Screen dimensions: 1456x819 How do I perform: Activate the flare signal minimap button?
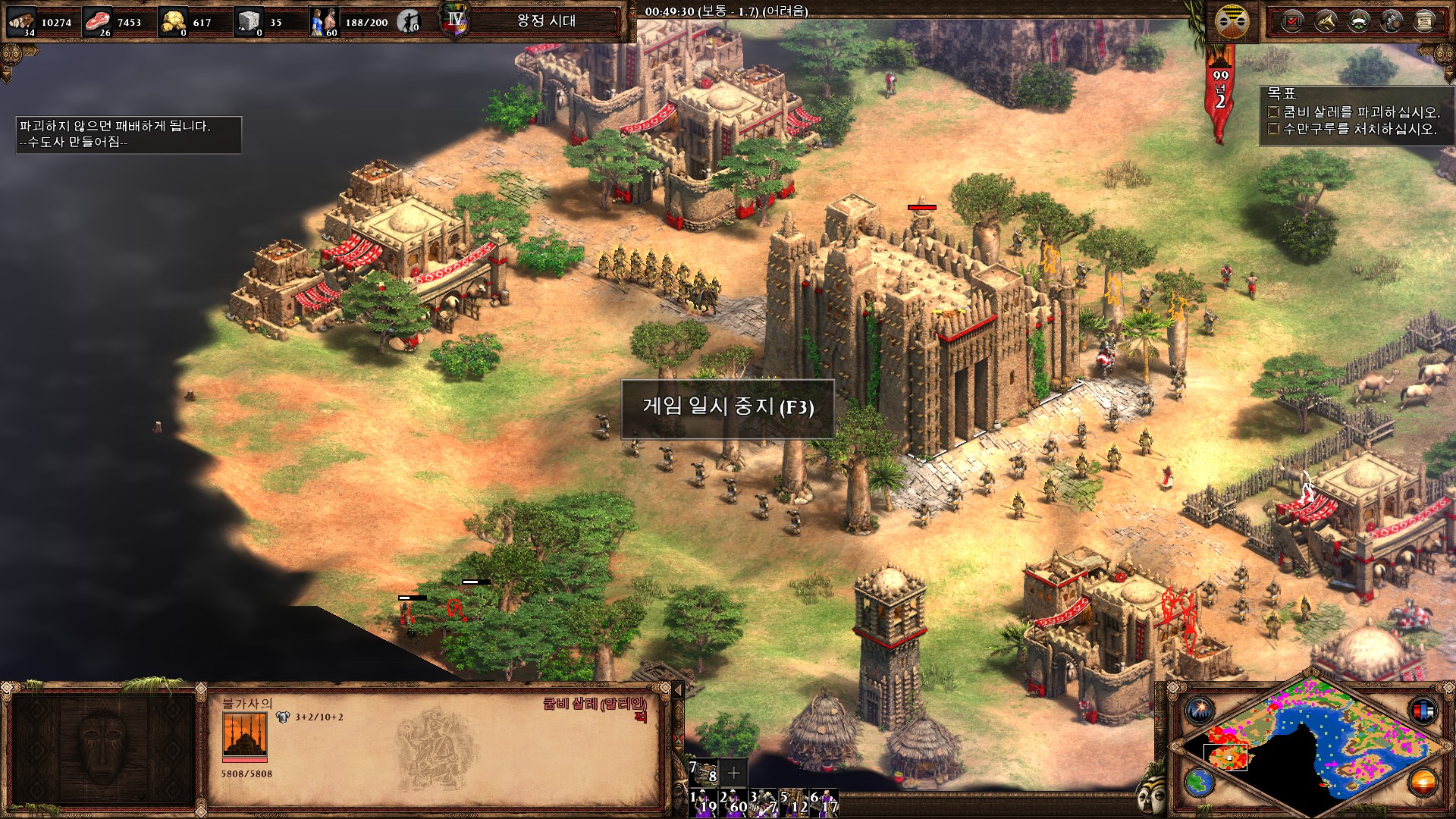point(1200,711)
